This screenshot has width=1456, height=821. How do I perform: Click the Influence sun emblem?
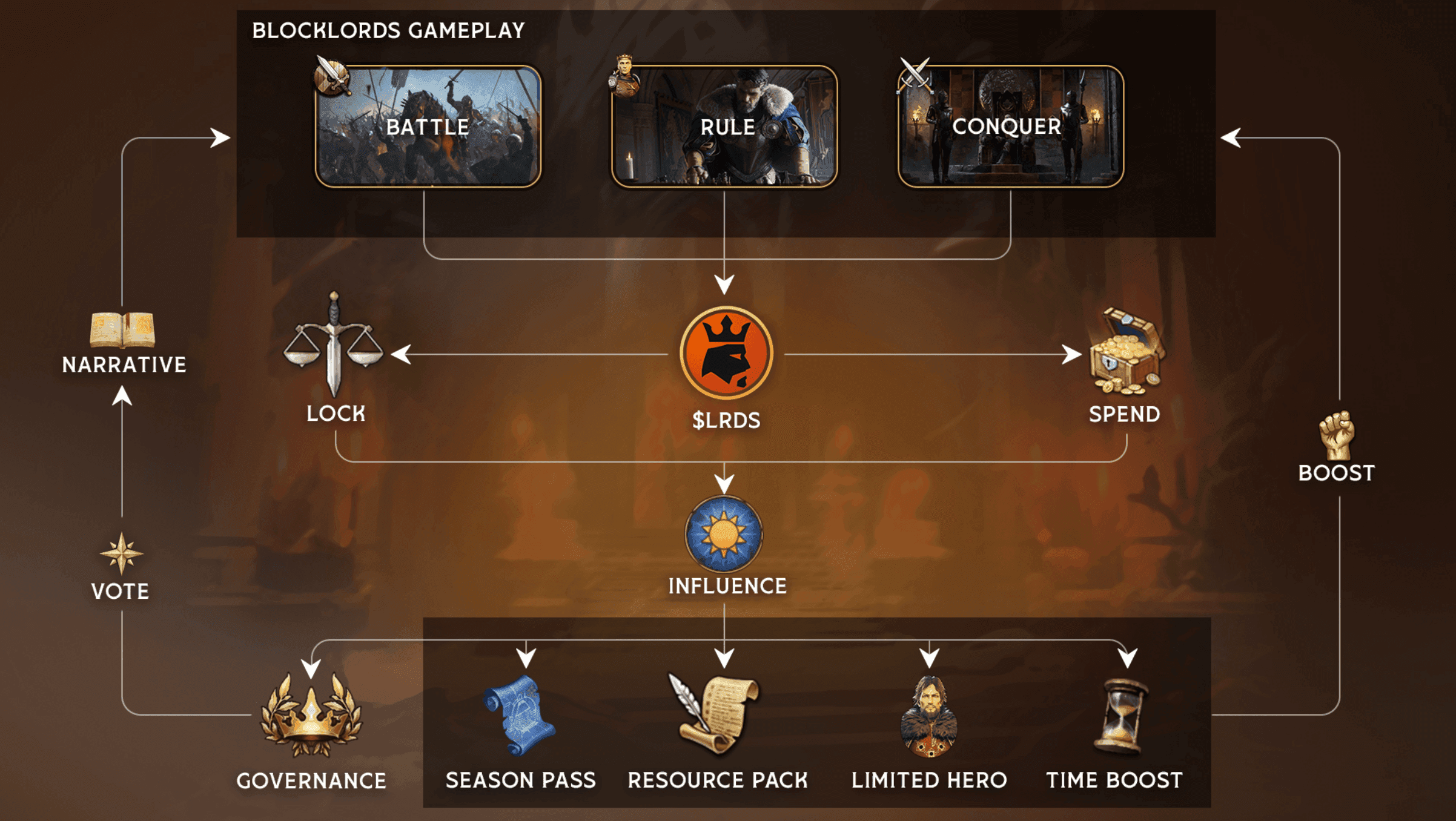[724, 534]
